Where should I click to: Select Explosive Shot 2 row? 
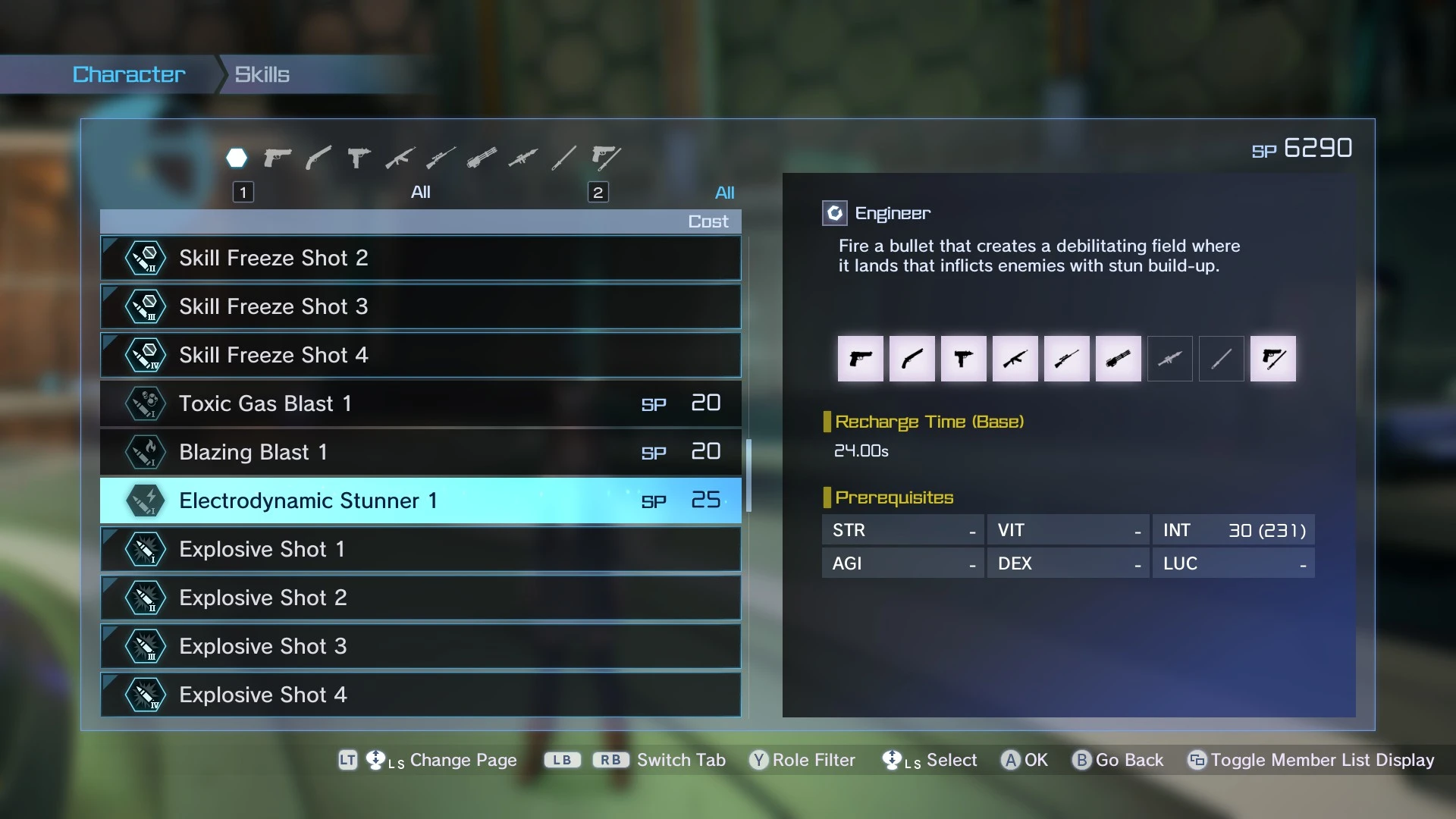click(420, 598)
